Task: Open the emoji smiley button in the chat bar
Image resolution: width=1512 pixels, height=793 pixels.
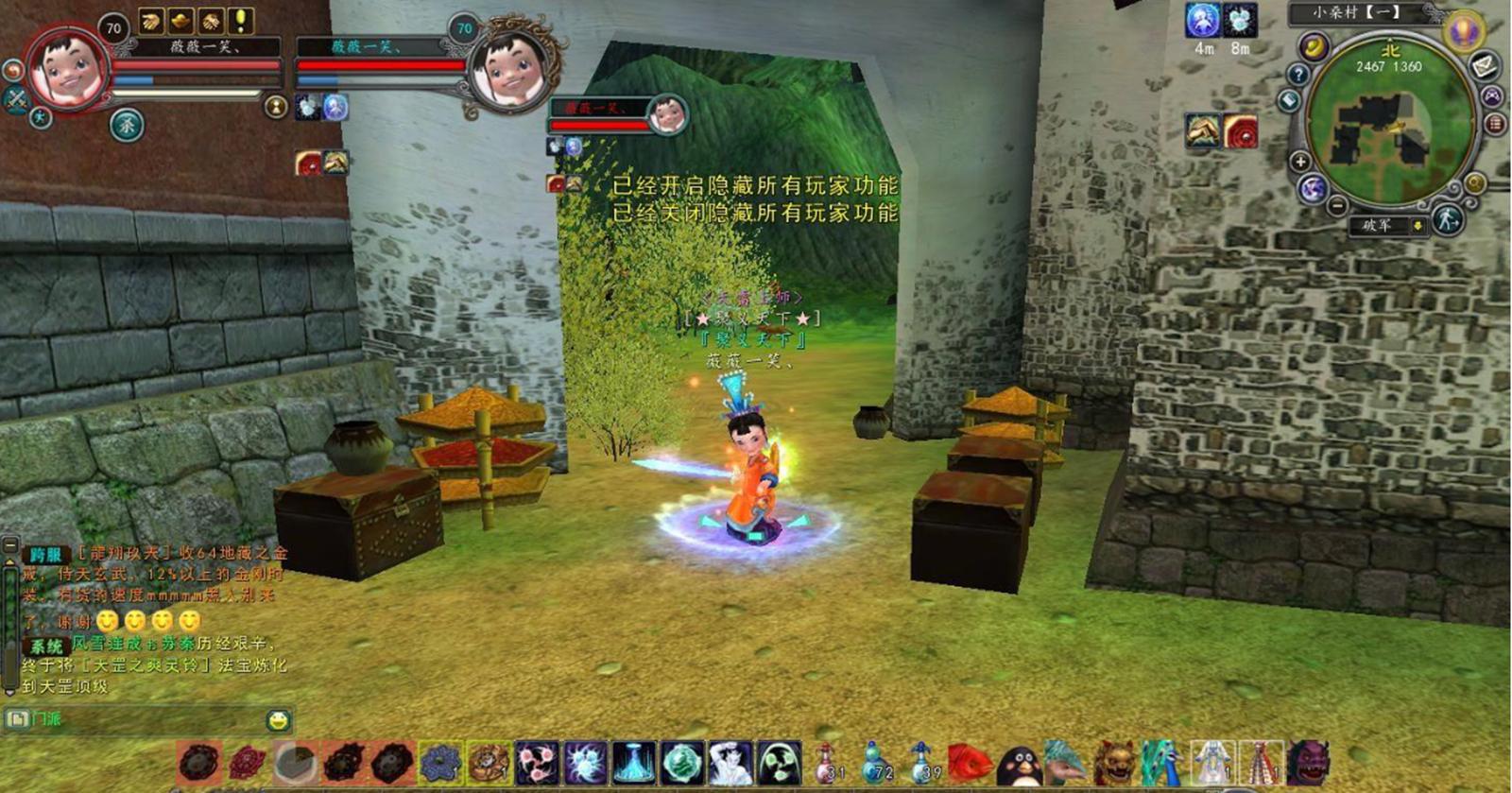Action: coord(278,721)
